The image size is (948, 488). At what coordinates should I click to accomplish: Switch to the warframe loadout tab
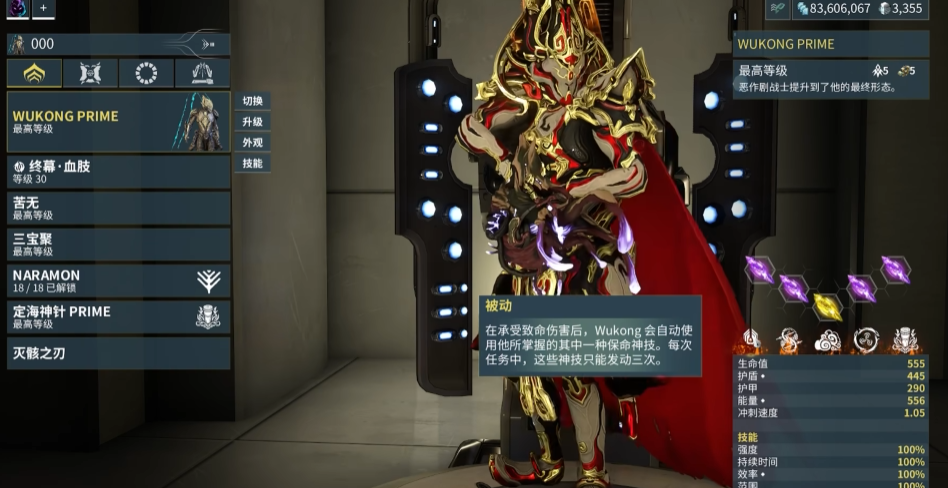click(34, 74)
